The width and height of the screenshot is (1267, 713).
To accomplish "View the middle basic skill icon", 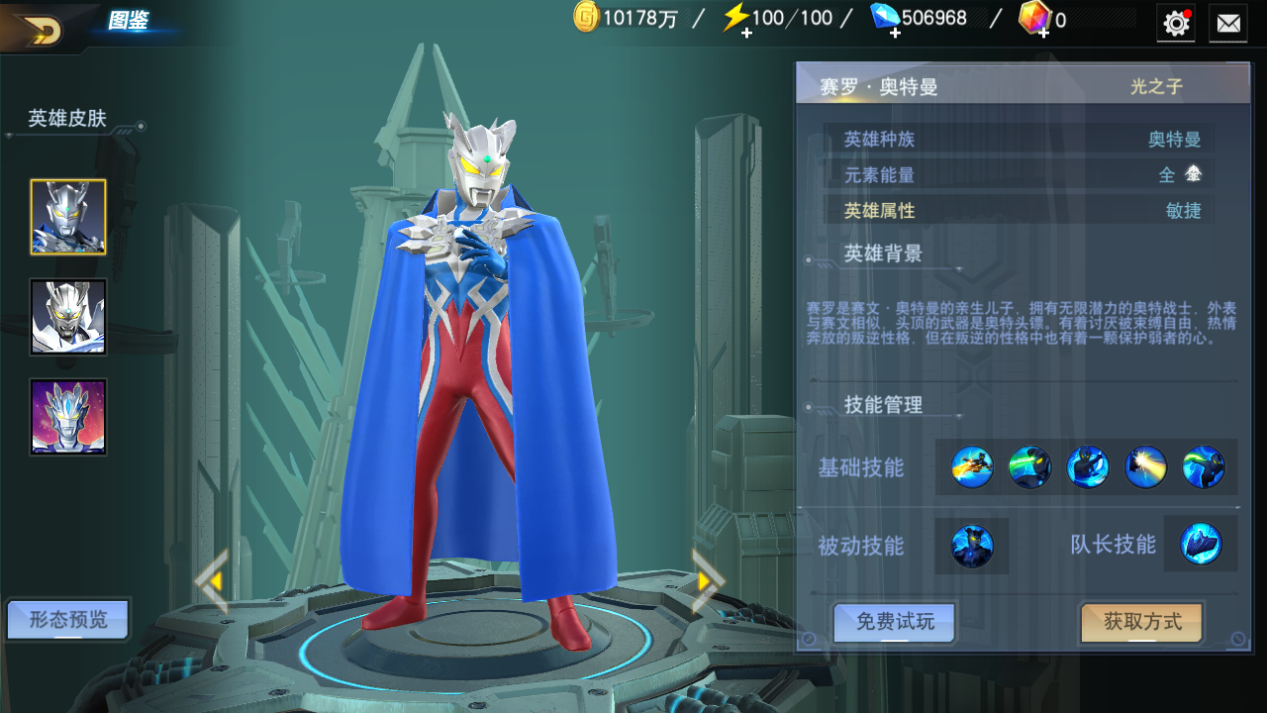I will pyautogui.click(x=1087, y=468).
